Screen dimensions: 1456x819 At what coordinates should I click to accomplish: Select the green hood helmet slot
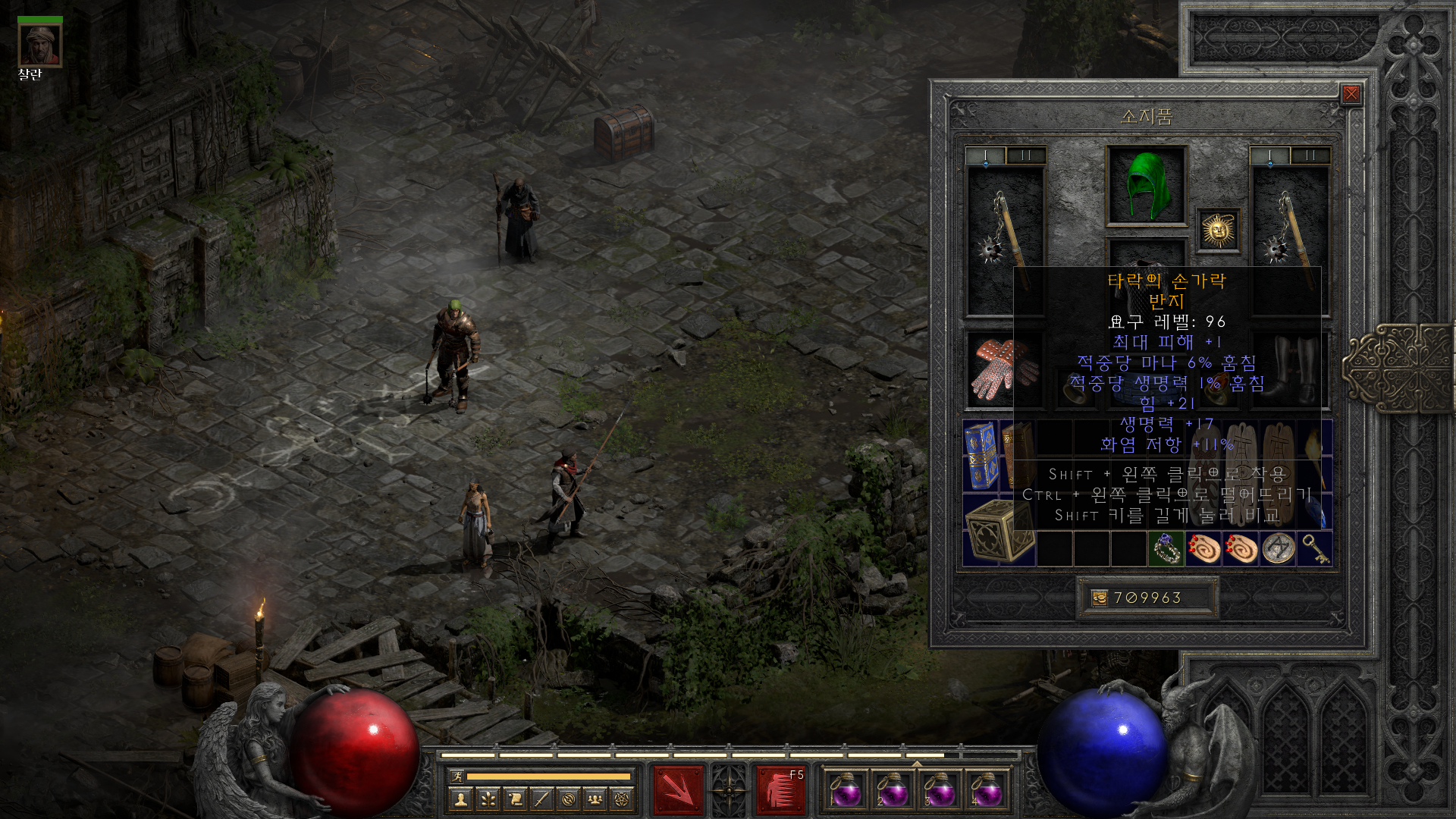click(1147, 186)
